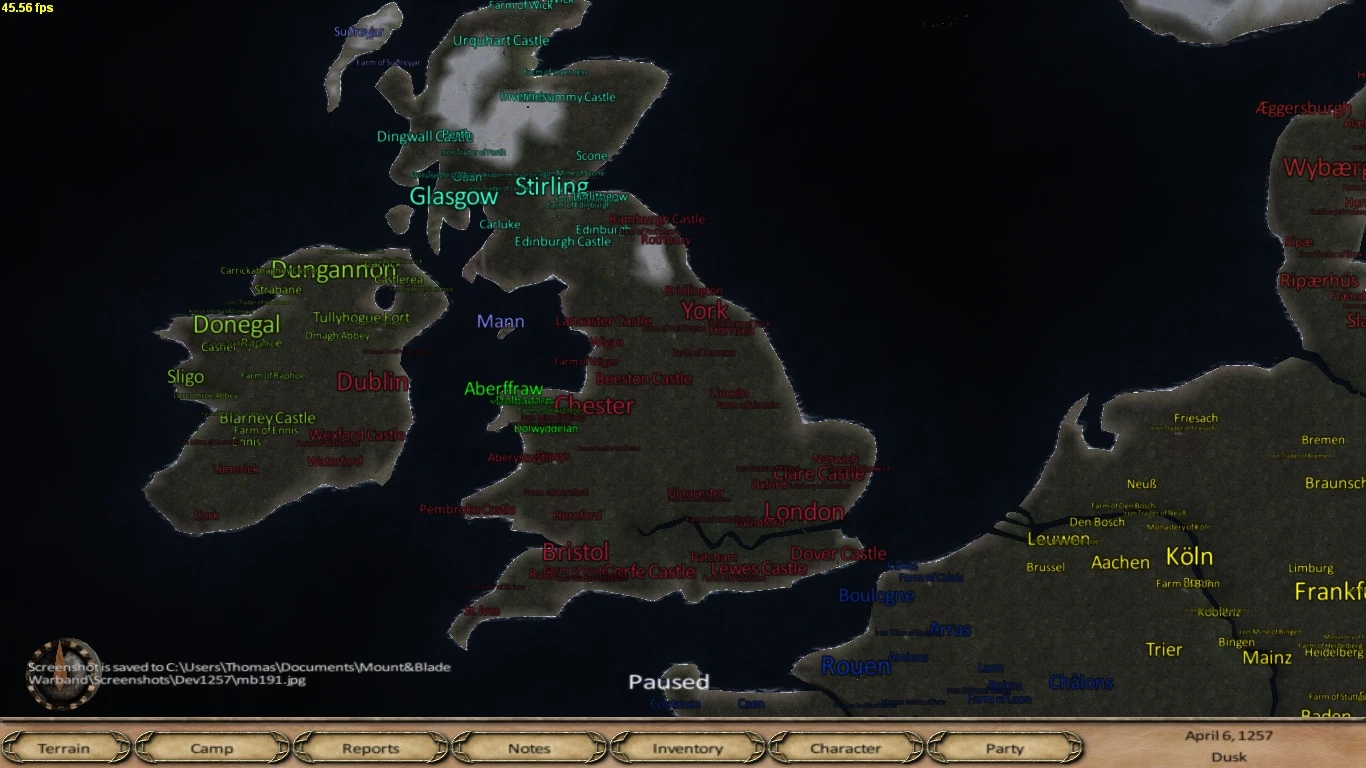Screen dimensions: 1366x768
Task: Click the town of Bristol
Action: tap(575, 552)
